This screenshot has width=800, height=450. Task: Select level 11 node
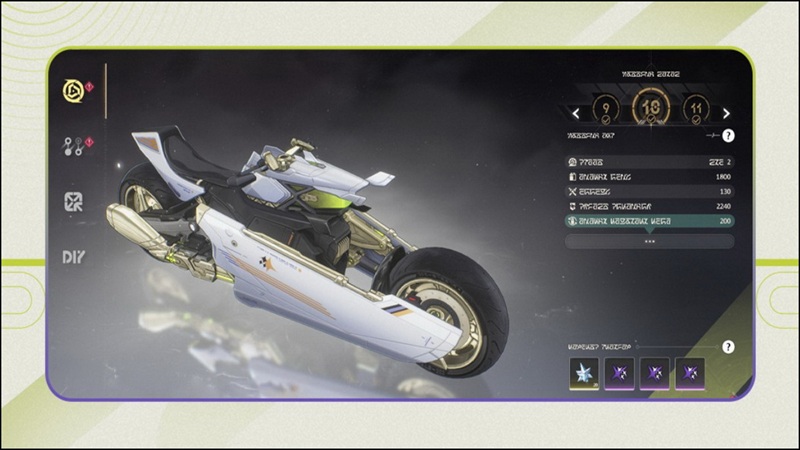click(696, 109)
